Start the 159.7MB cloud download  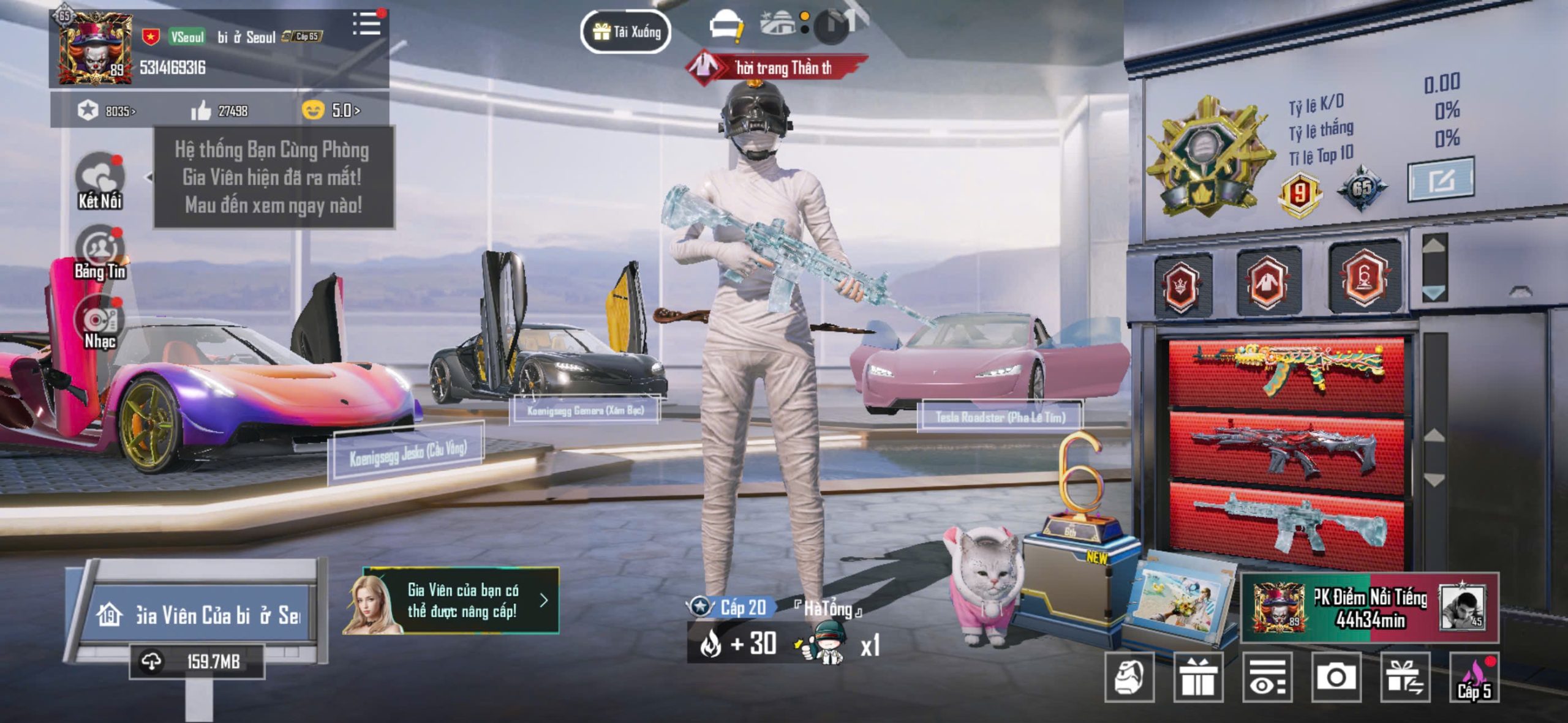[x=197, y=661]
